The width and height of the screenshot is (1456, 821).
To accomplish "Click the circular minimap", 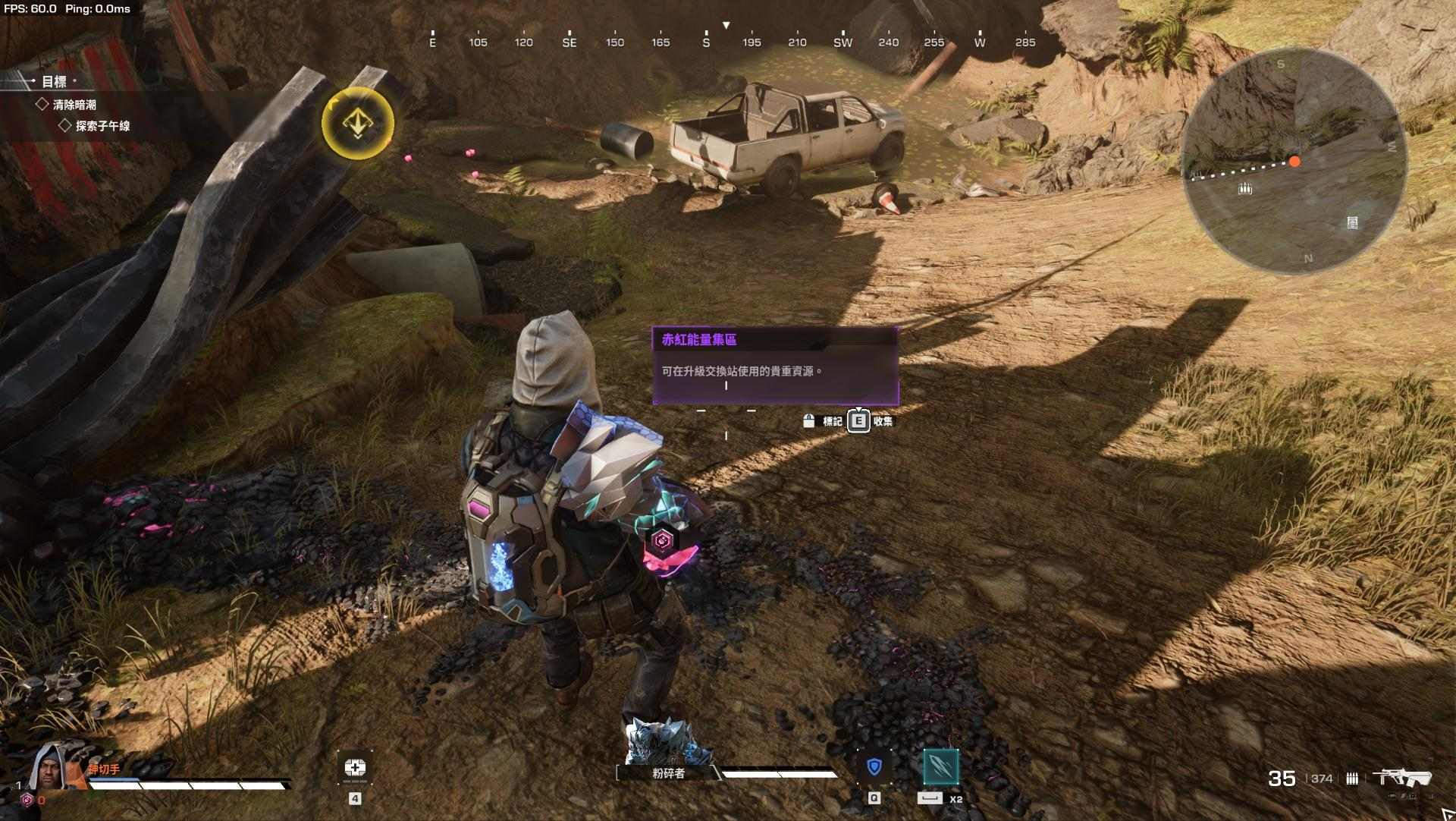I will tap(1294, 162).
